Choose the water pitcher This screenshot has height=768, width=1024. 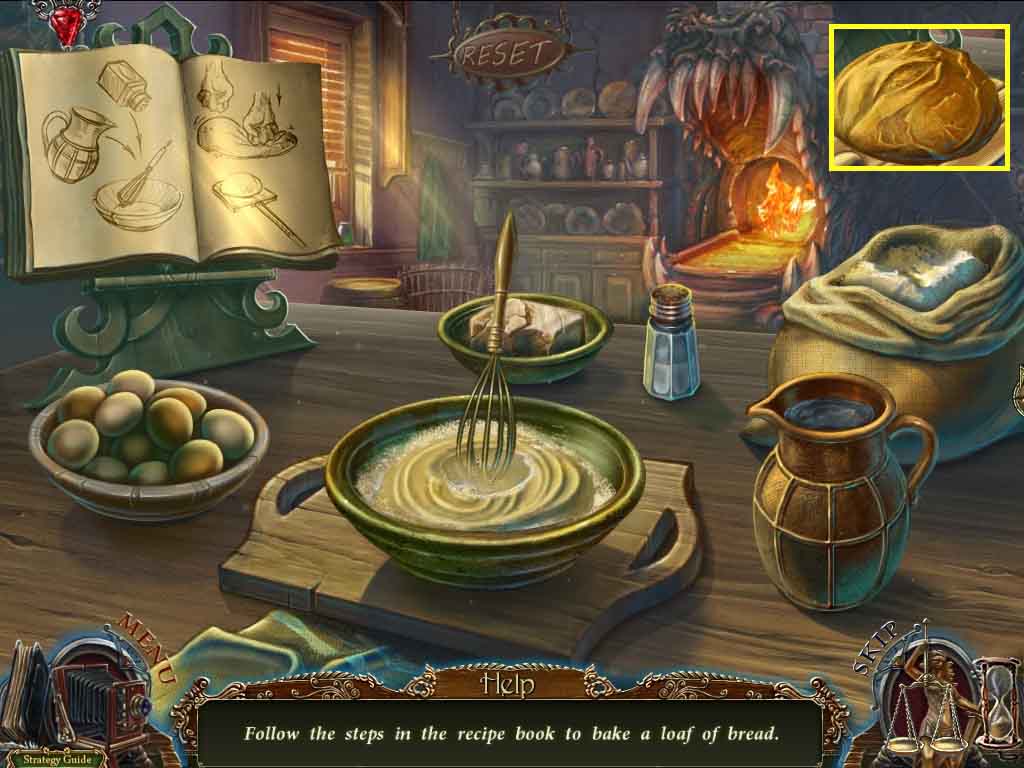[836, 490]
